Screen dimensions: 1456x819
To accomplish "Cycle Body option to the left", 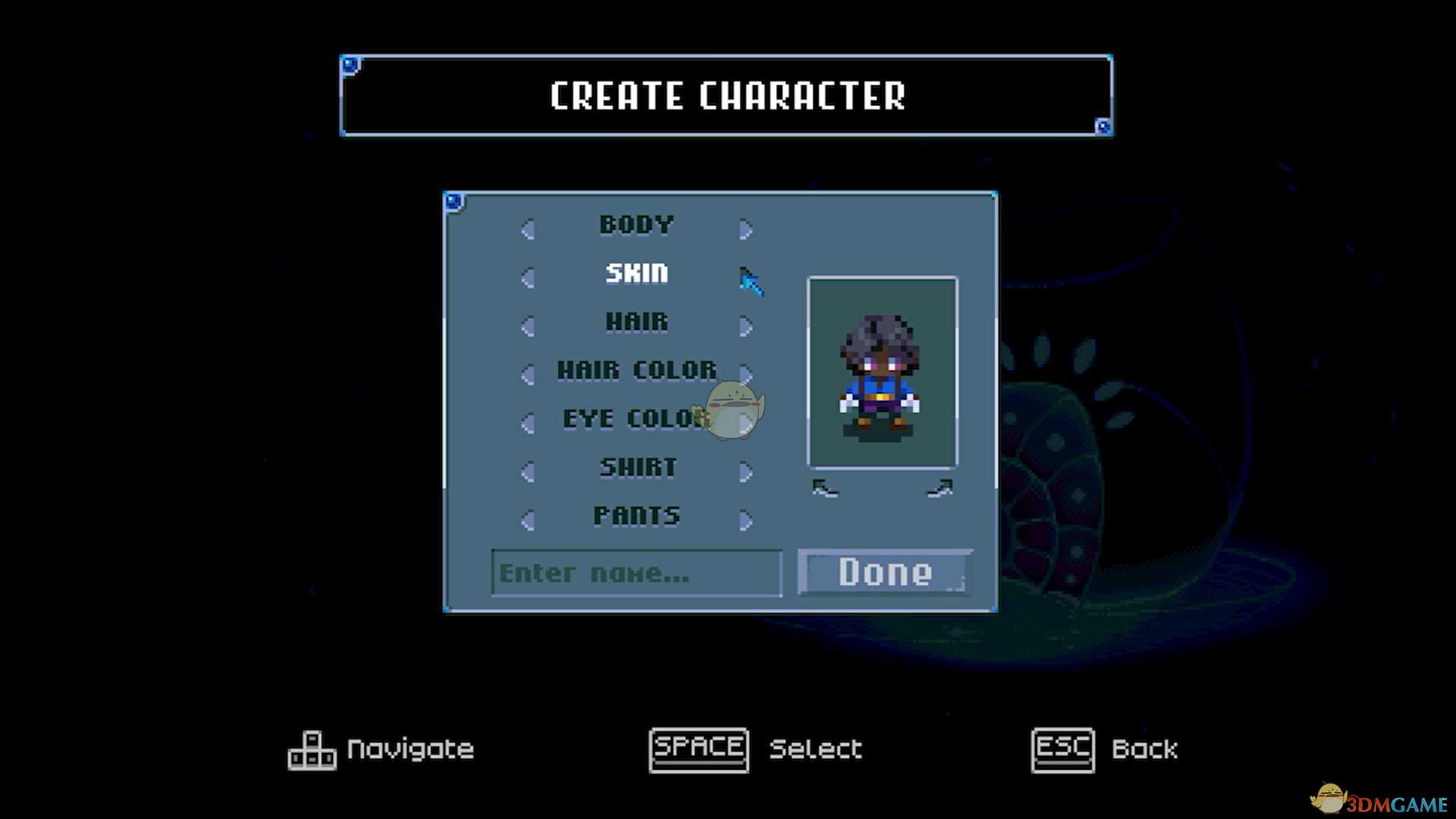I will [x=528, y=229].
